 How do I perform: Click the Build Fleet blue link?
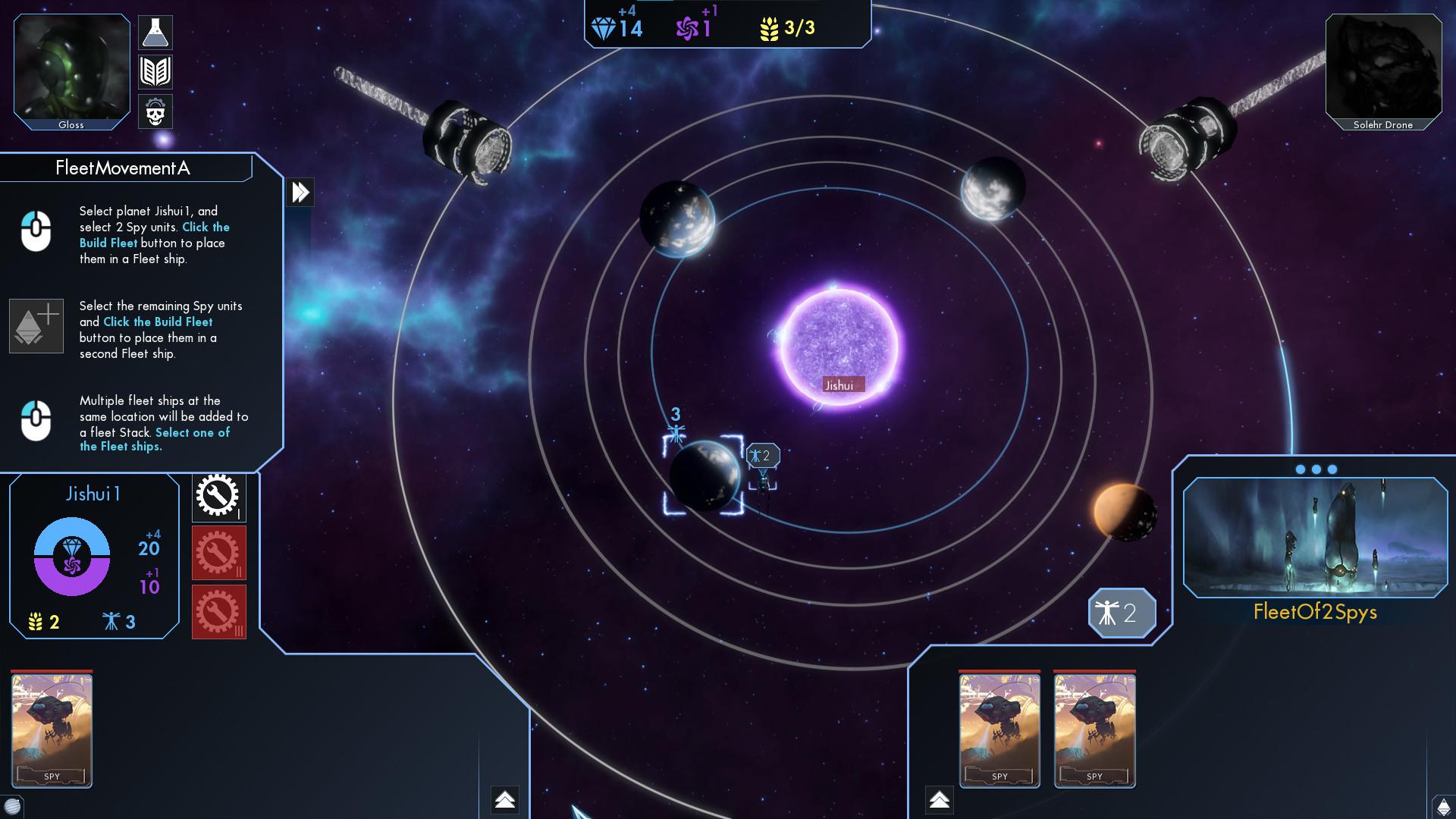point(108,243)
